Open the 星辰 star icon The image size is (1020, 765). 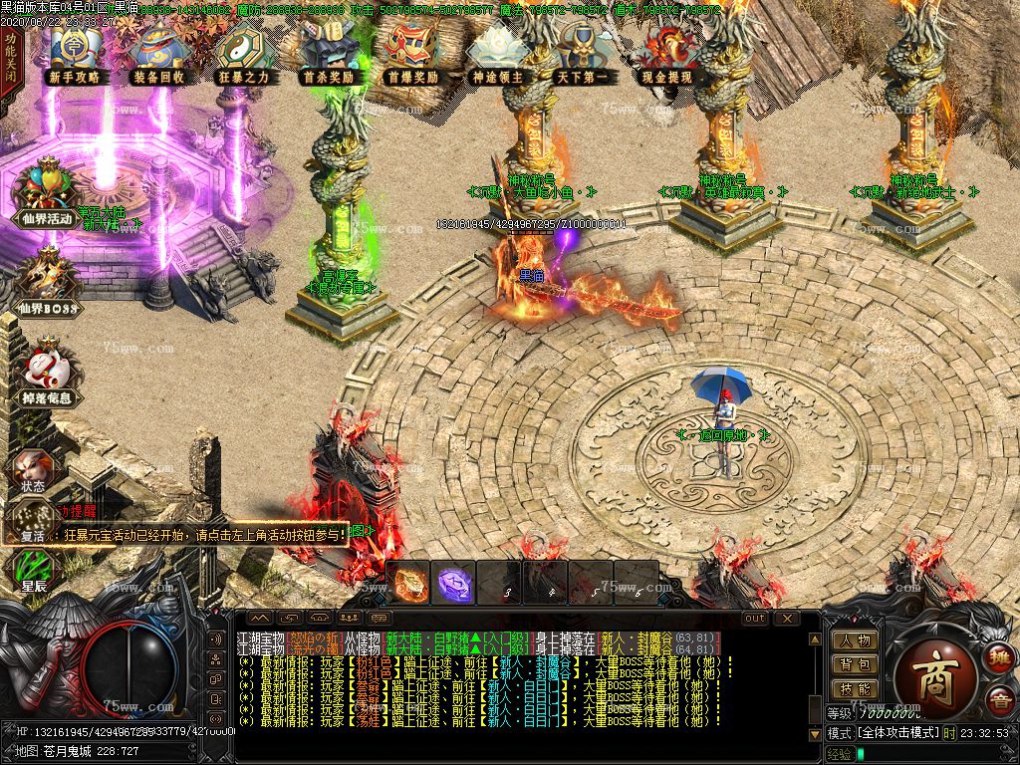click(33, 570)
